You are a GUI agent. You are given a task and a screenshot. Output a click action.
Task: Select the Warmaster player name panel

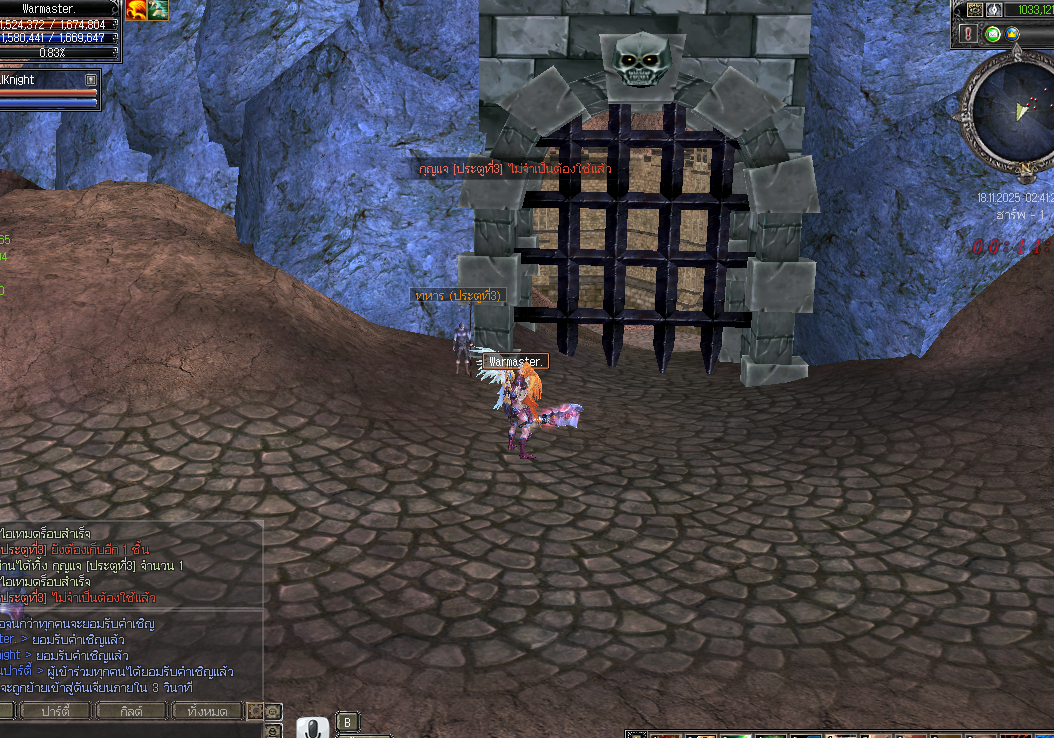[x=58, y=9]
